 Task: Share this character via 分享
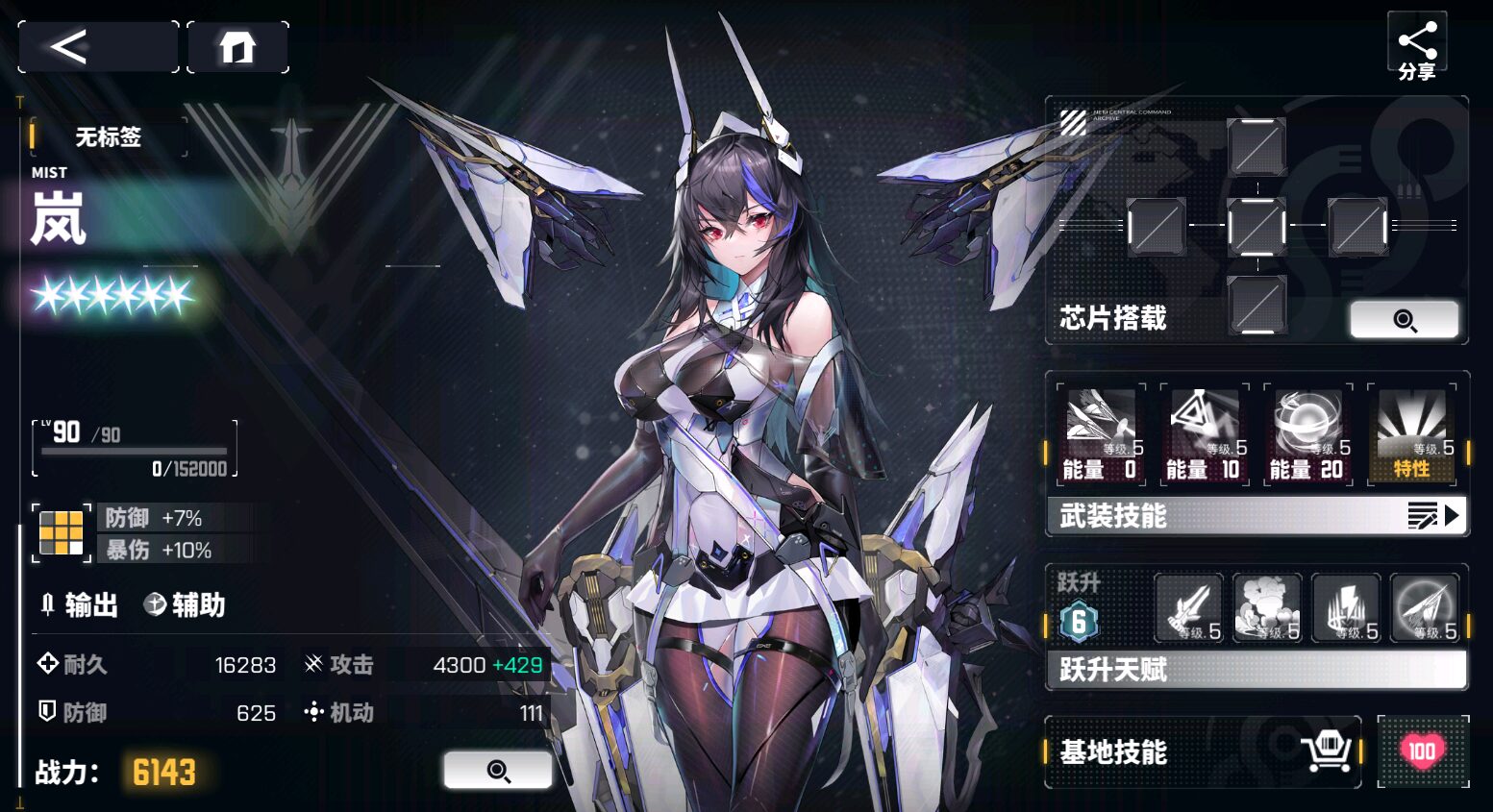[x=1416, y=48]
